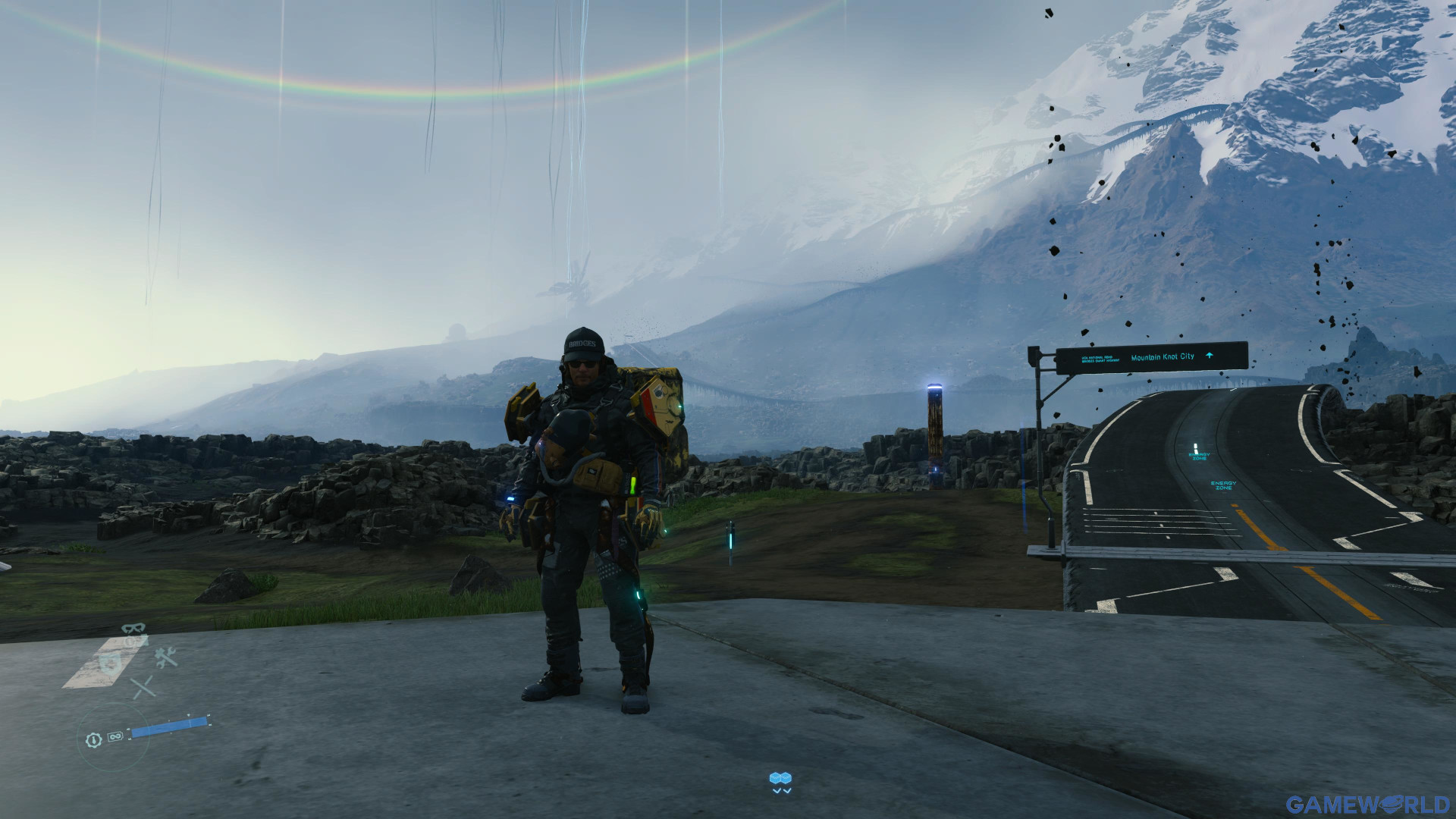
Task: Click the blue cargo hexagons indicator
Action: [780, 779]
